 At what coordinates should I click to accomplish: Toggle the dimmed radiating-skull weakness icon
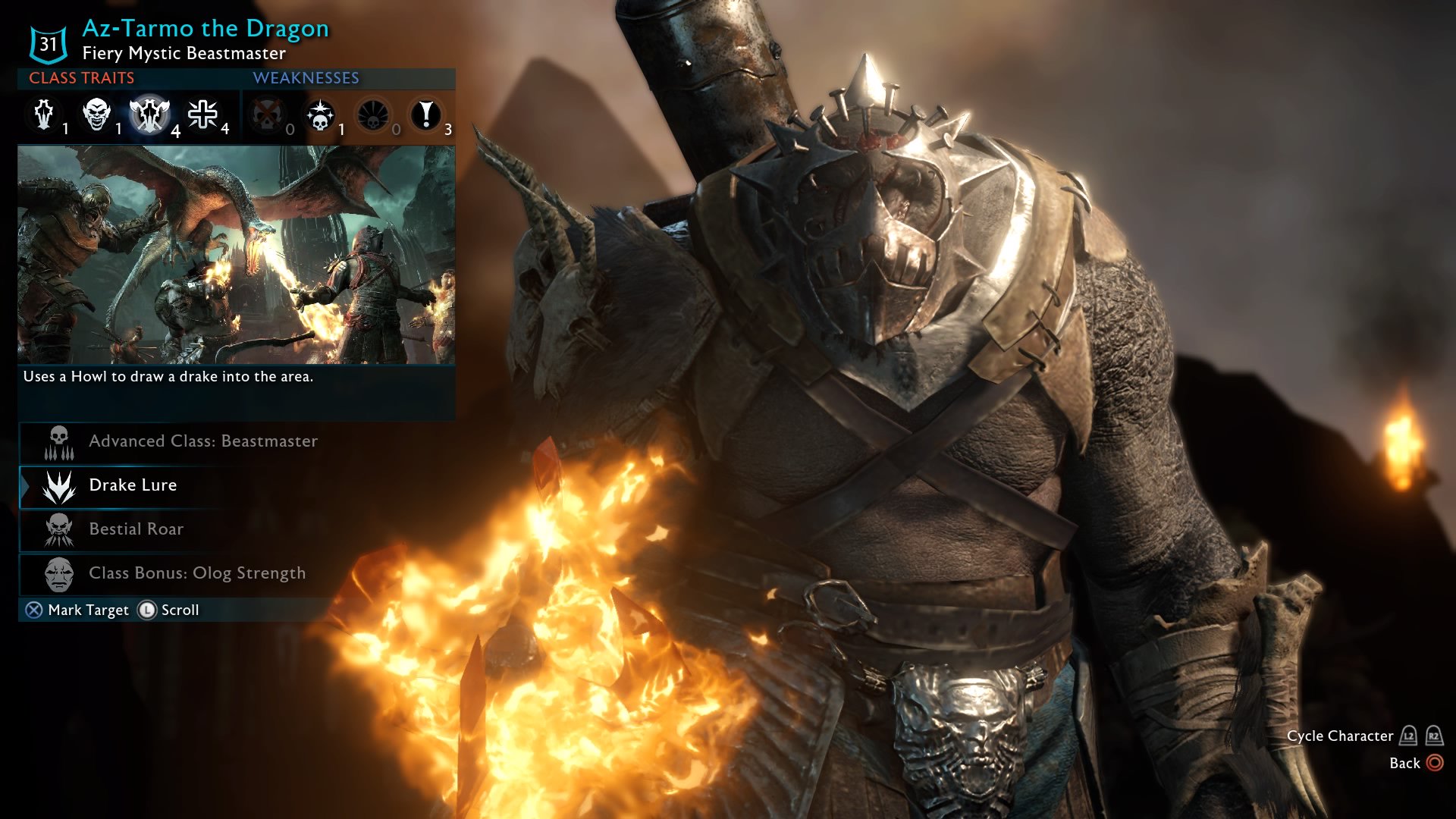373,115
